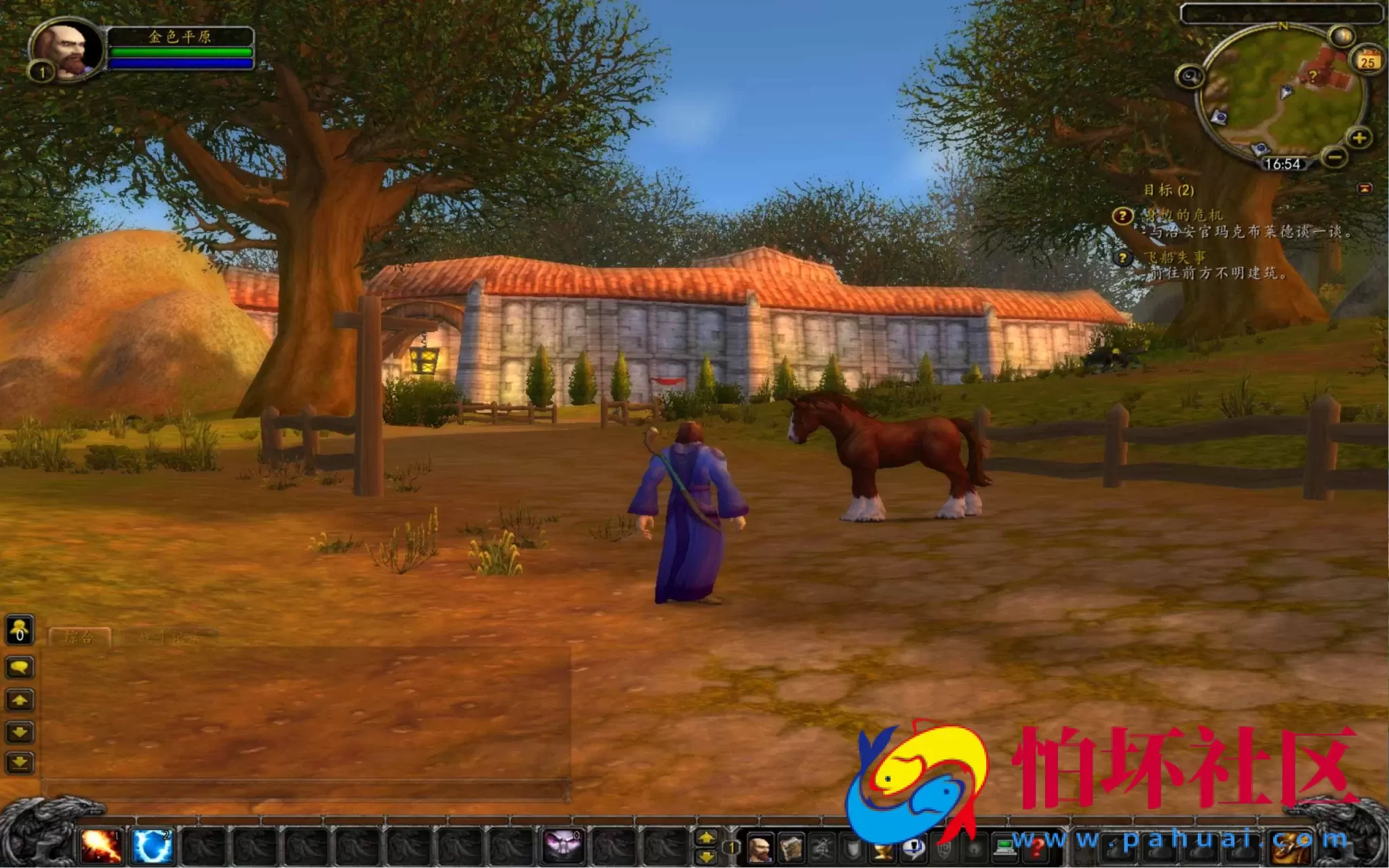This screenshot has height=868, width=1389.
Task: Switch to the 战斗记录 chat tab
Action: click(167, 637)
